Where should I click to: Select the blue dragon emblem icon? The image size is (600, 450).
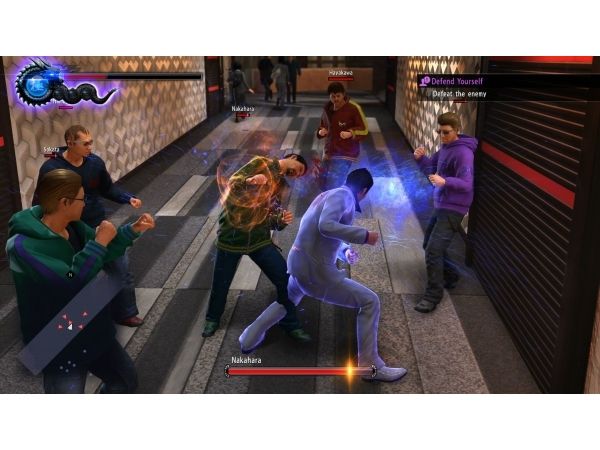(36, 83)
